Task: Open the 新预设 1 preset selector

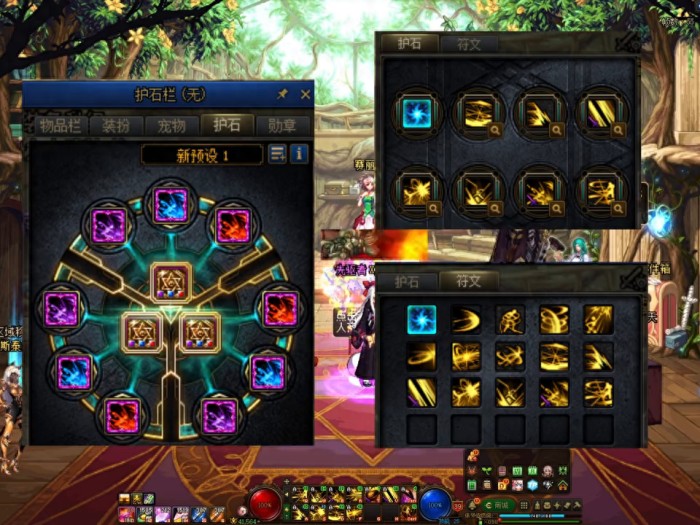Action: 203,155
